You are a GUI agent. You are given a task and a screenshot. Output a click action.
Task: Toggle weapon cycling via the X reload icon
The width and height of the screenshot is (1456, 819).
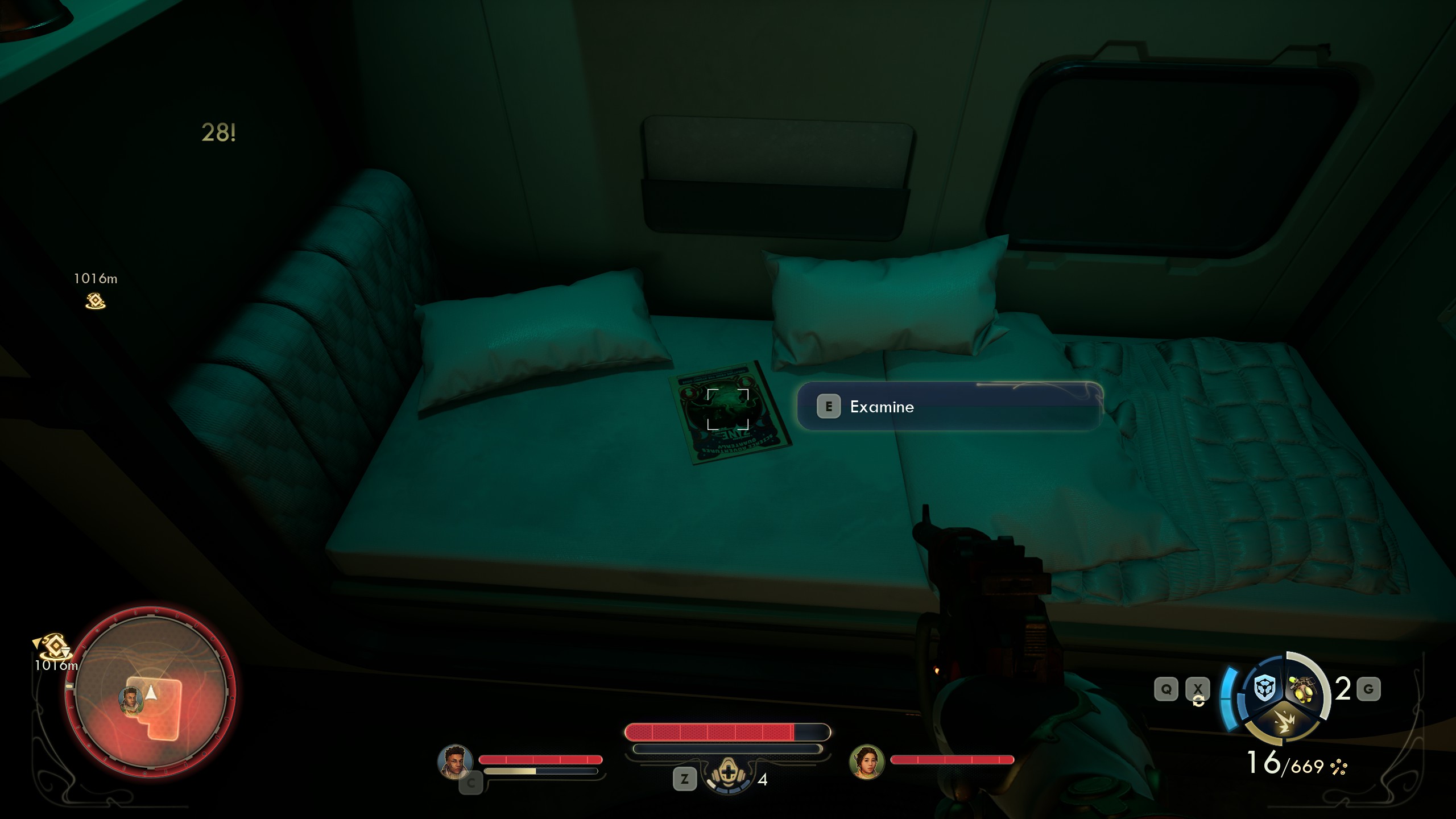click(x=1198, y=689)
